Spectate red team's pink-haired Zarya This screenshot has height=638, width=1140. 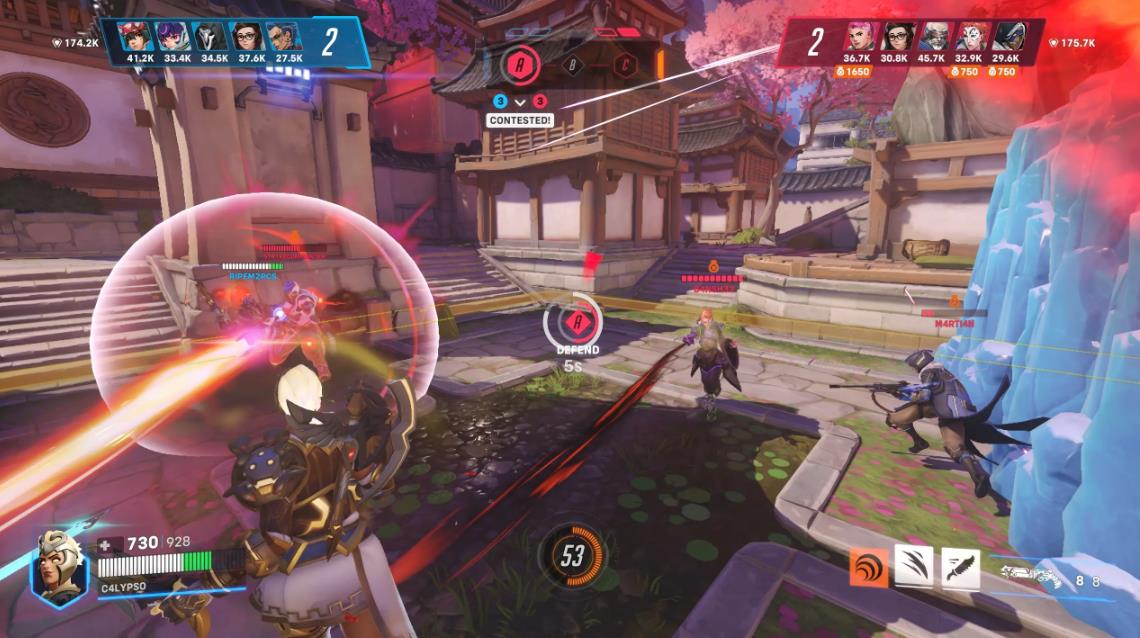857,37
